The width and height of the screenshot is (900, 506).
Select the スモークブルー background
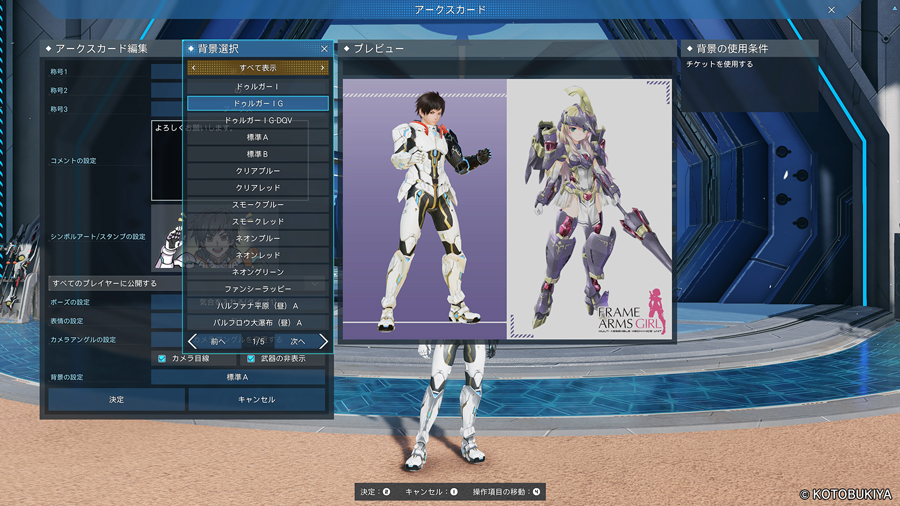258,205
